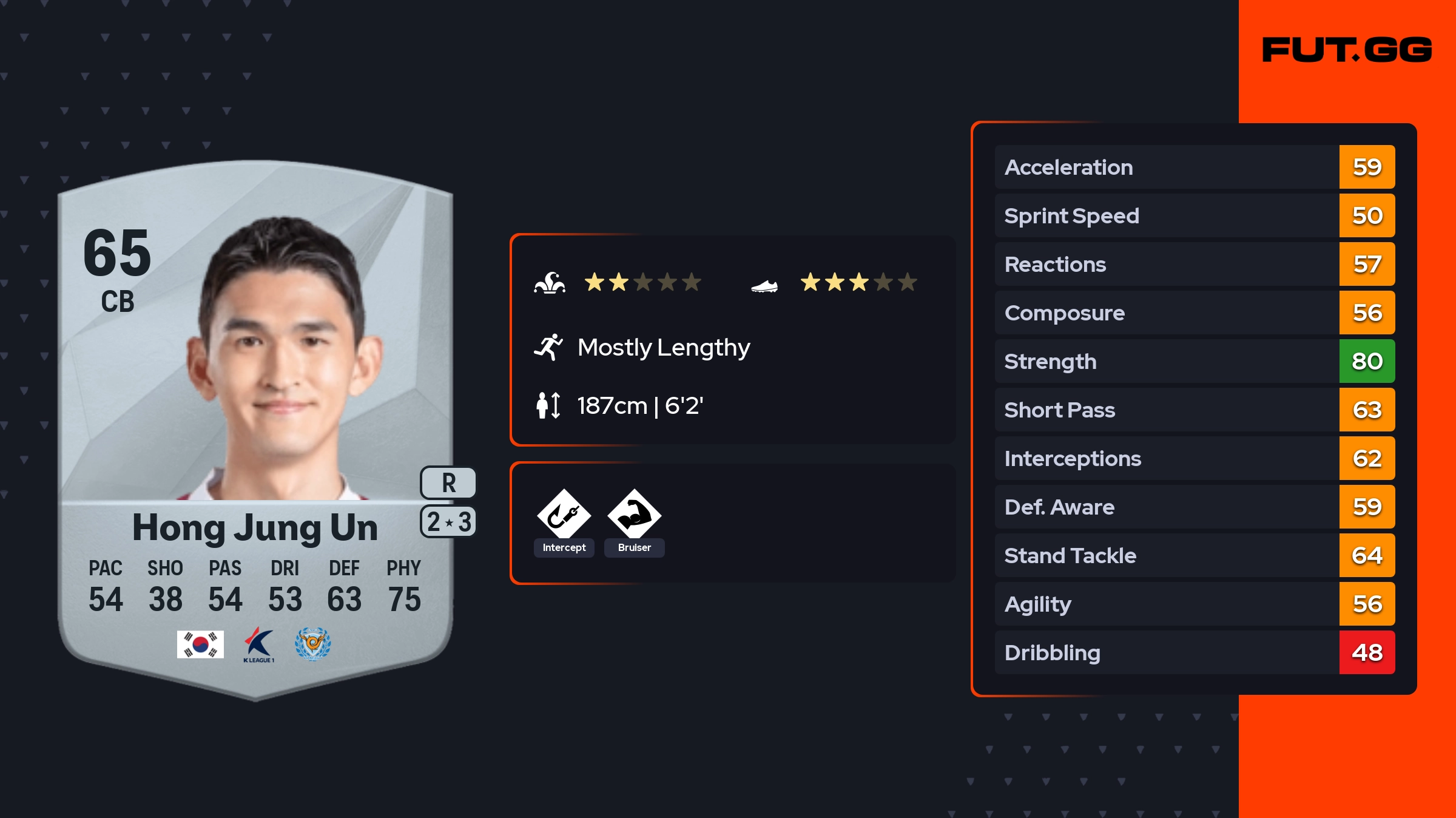The height and width of the screenshot is (818, 1456).
Task: Click the blue club crest badge
Action: pyautogui.click(x=312, y=644)
